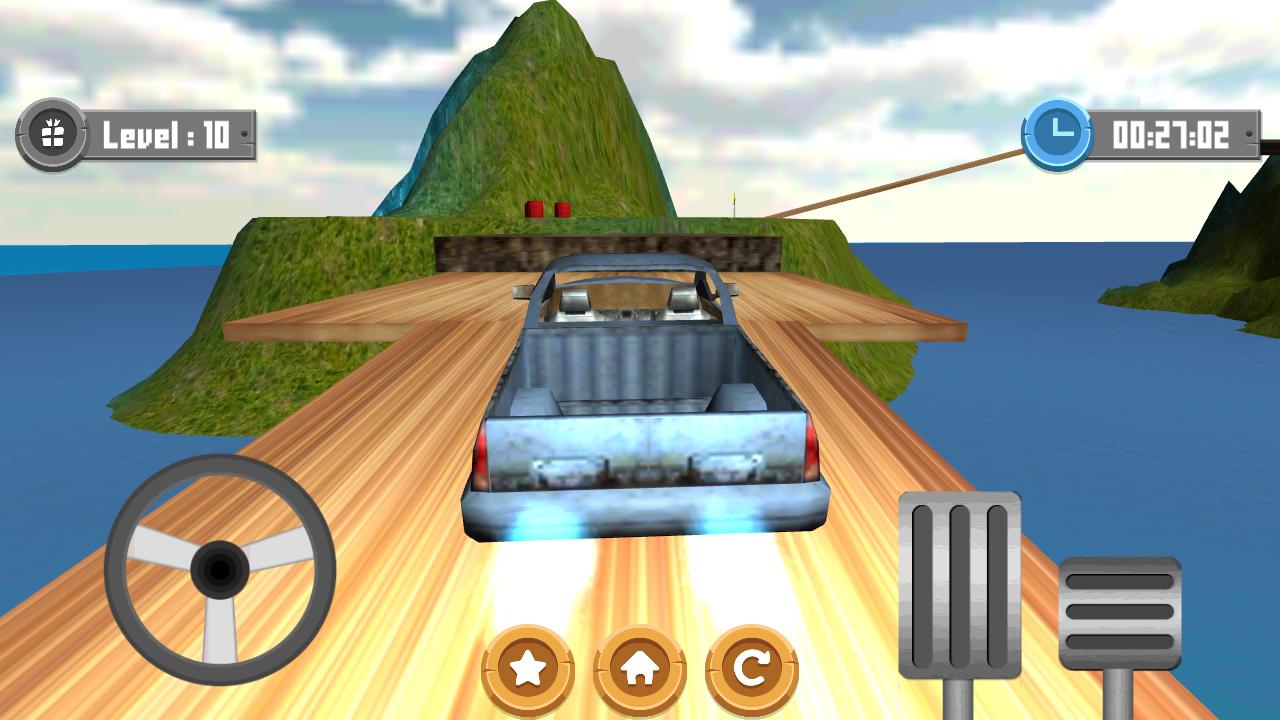Click the Level : 10 badge label
This screenshot has height=720, width=1280.
tap(165, 131)
